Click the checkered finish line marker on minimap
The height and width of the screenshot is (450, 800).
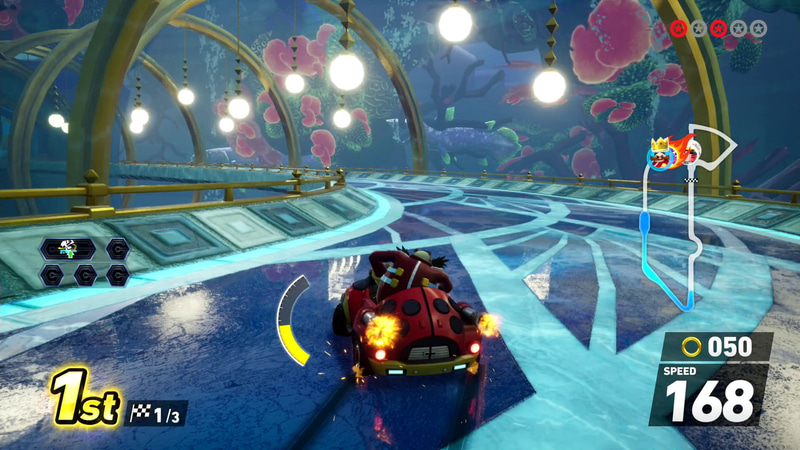click(x=691, y=180)
